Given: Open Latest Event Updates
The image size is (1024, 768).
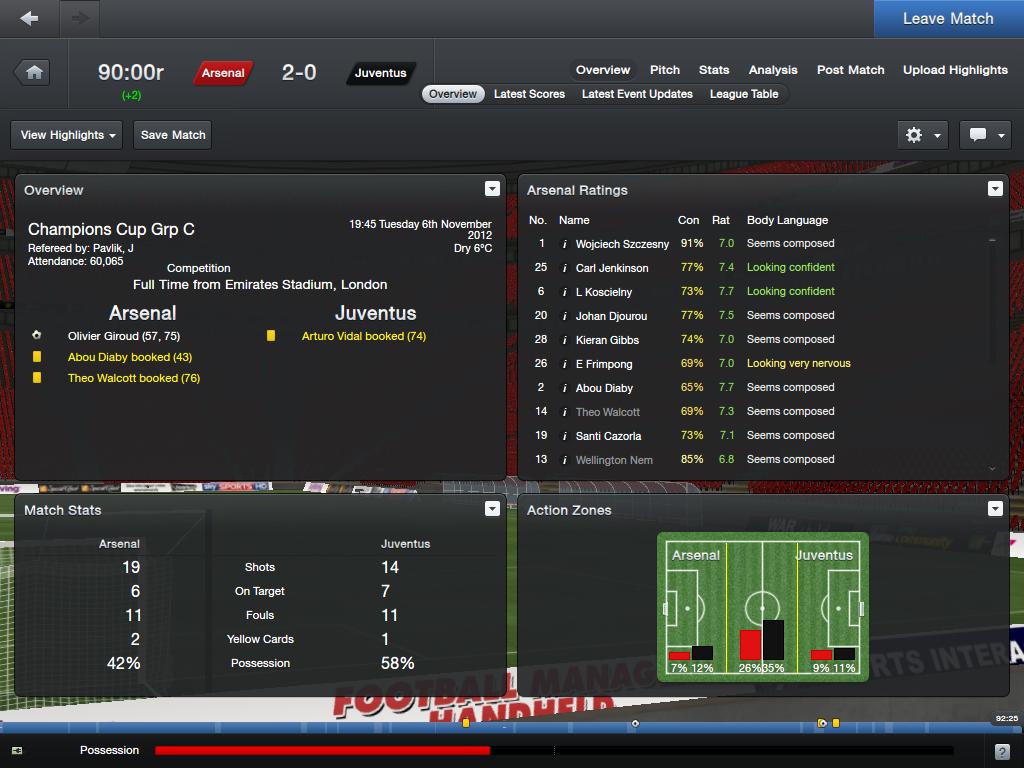Looking at the screenshot, I should coord(637,94).
